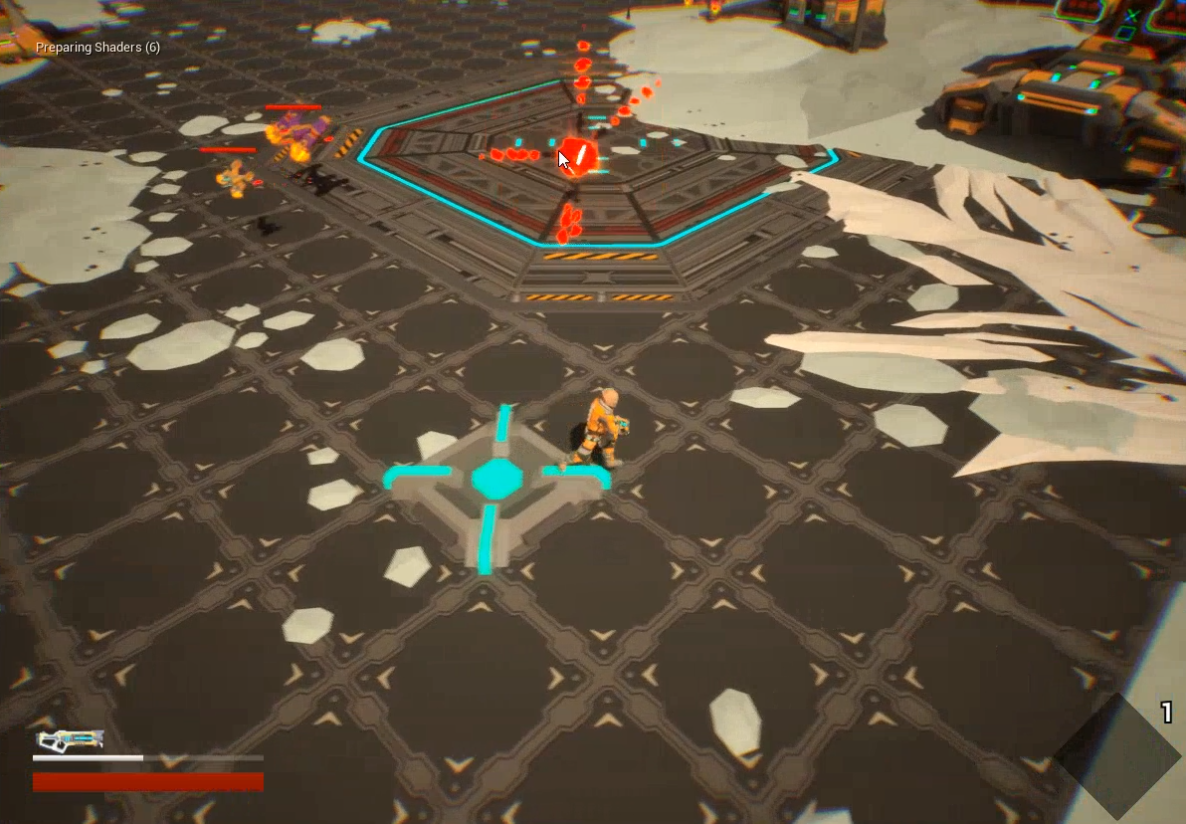The image size is (1186, 824).
Task: Click the diamond-shaped item slot
Action: pos(1116,756)
